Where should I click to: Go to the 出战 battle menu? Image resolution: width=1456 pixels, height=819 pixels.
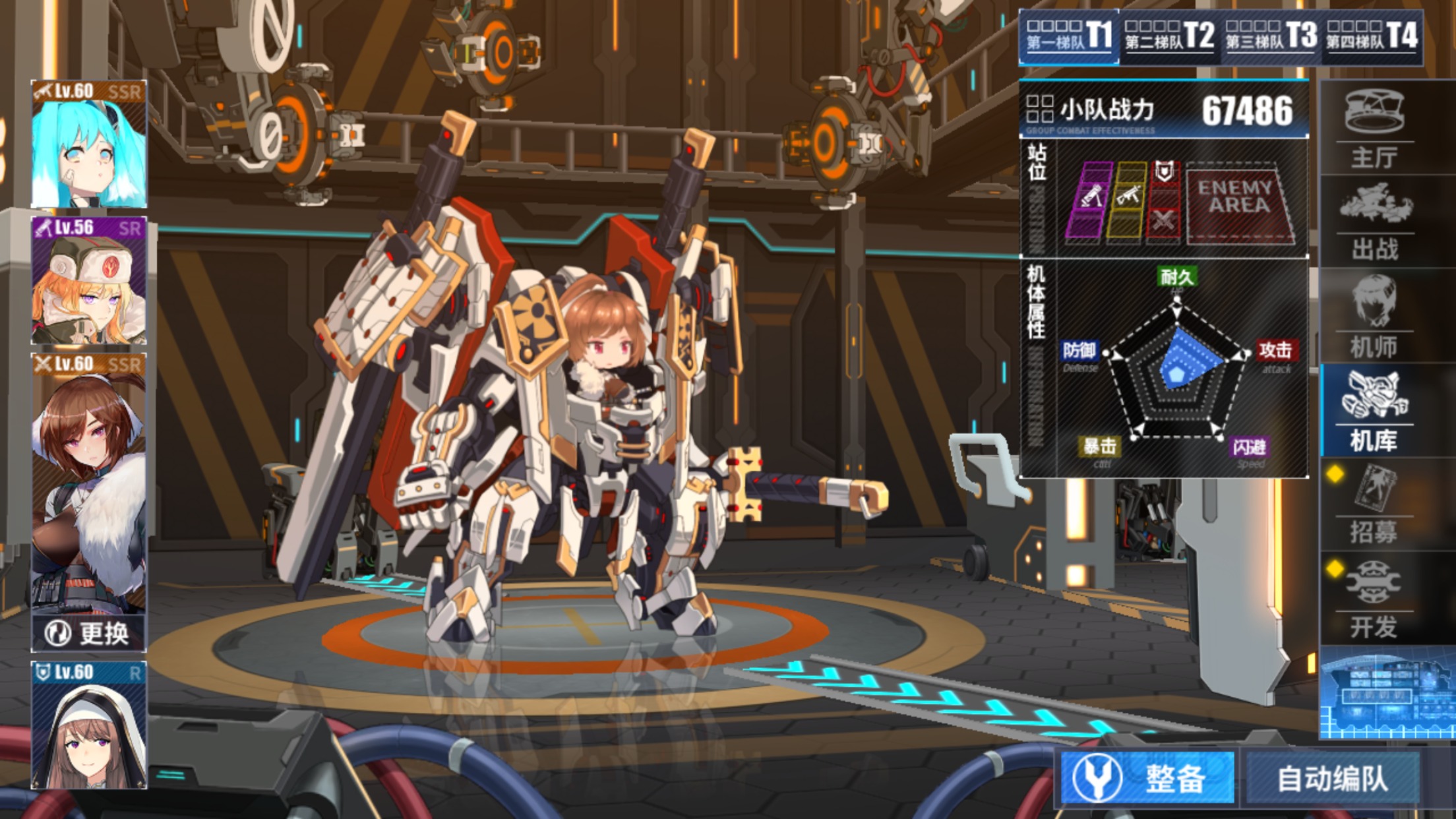(x=1375, y=222)
